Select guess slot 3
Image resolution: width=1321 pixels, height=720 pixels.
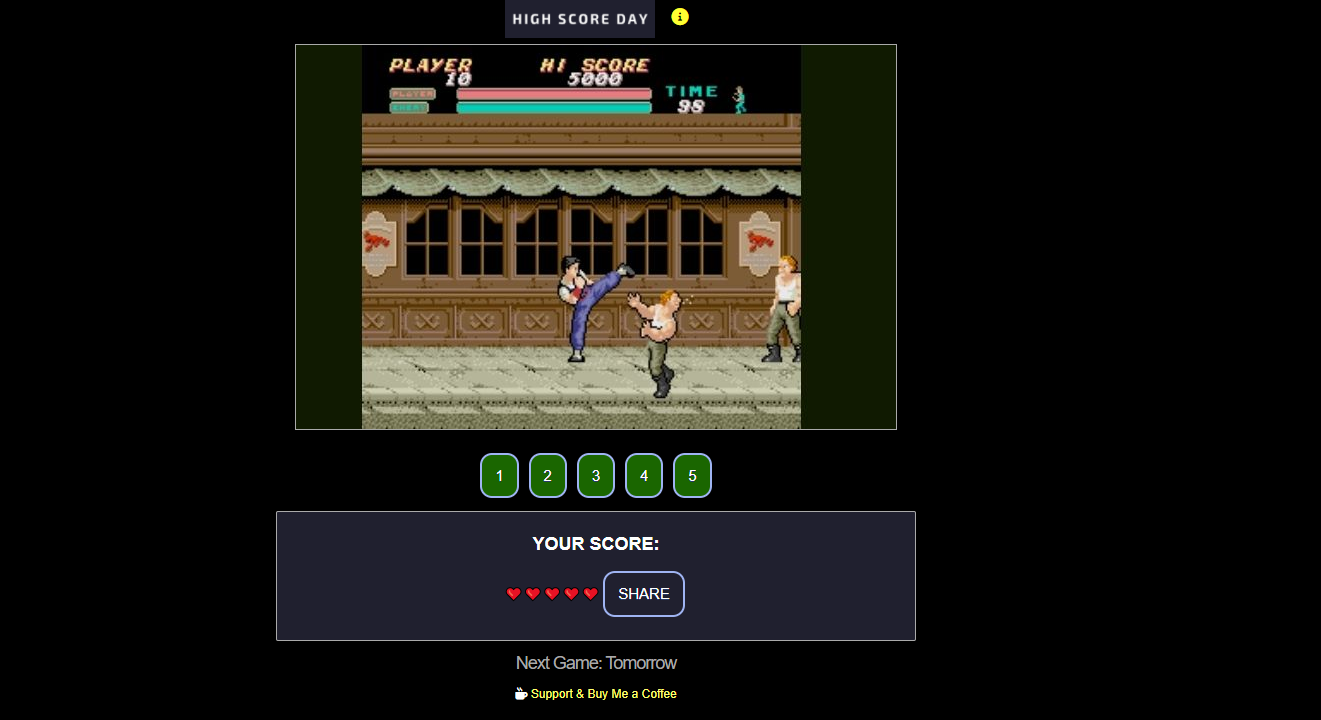click(x=595, y=475)
